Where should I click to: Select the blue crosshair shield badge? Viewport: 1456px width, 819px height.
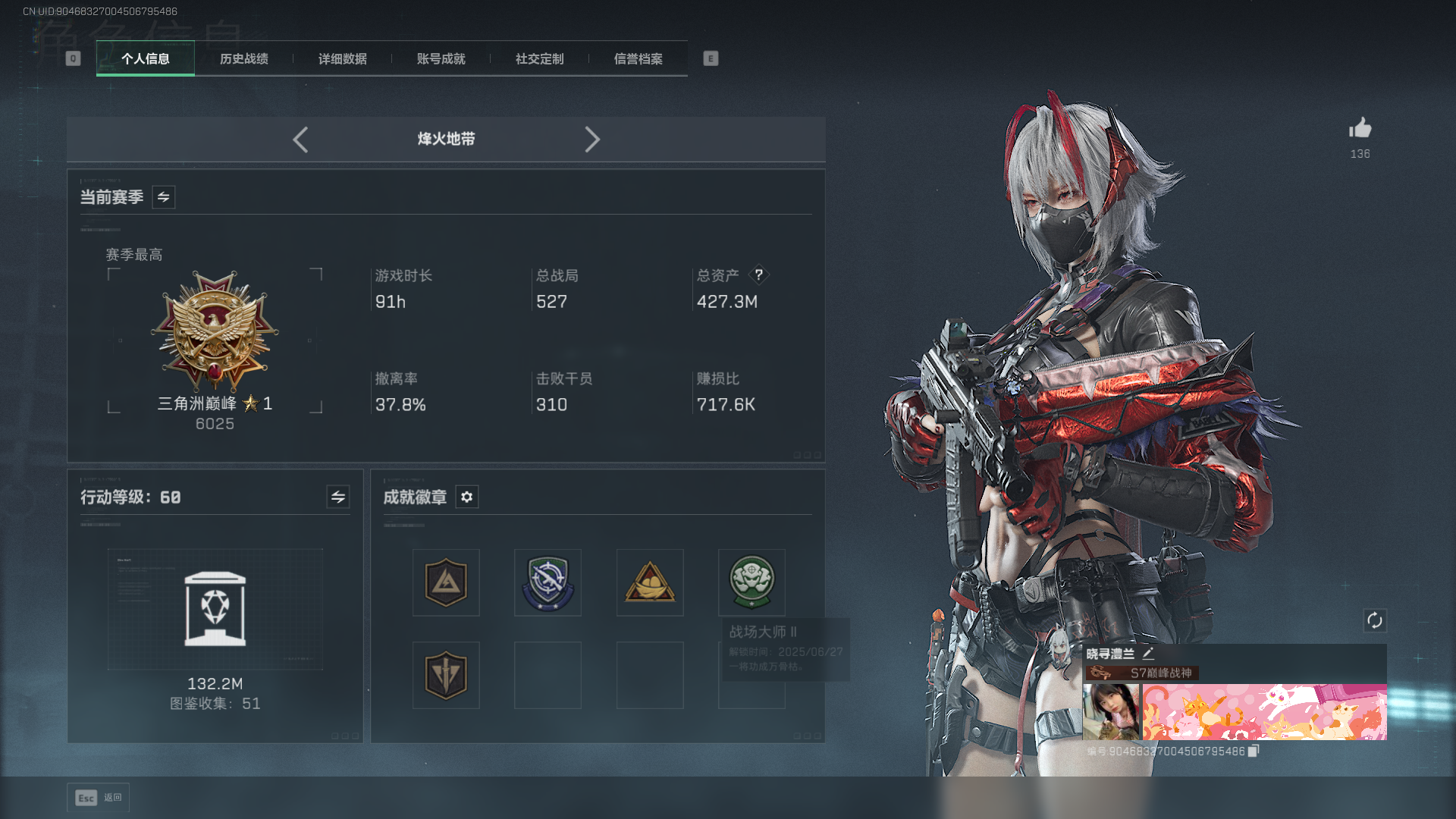coord(548,582)
